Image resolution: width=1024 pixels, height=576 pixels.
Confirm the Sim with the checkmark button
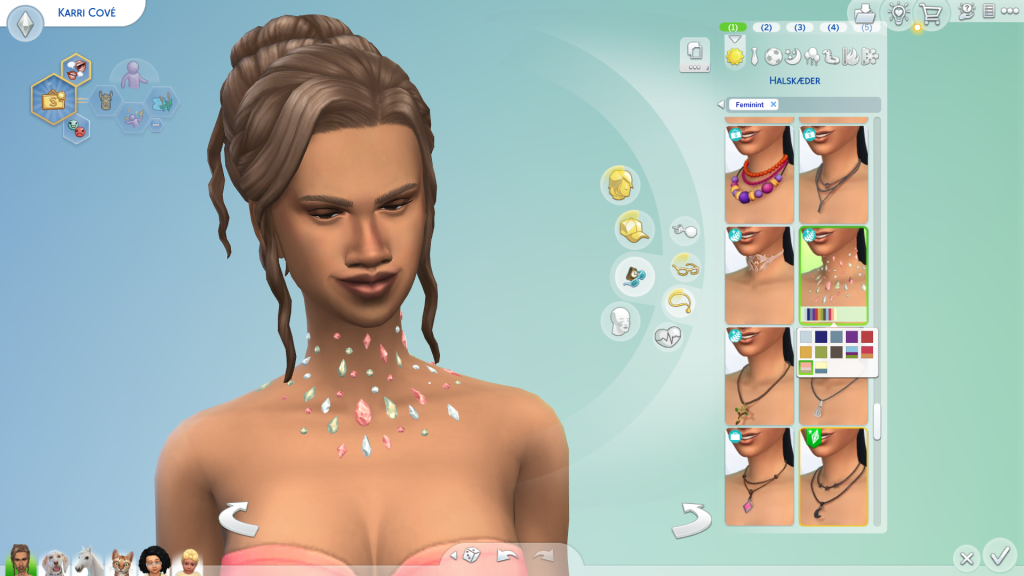tap(998, 553)
